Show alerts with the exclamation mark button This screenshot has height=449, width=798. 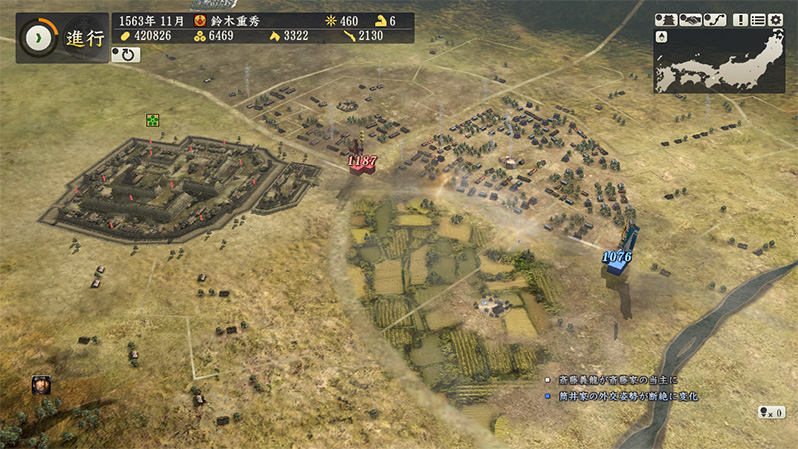740,19
